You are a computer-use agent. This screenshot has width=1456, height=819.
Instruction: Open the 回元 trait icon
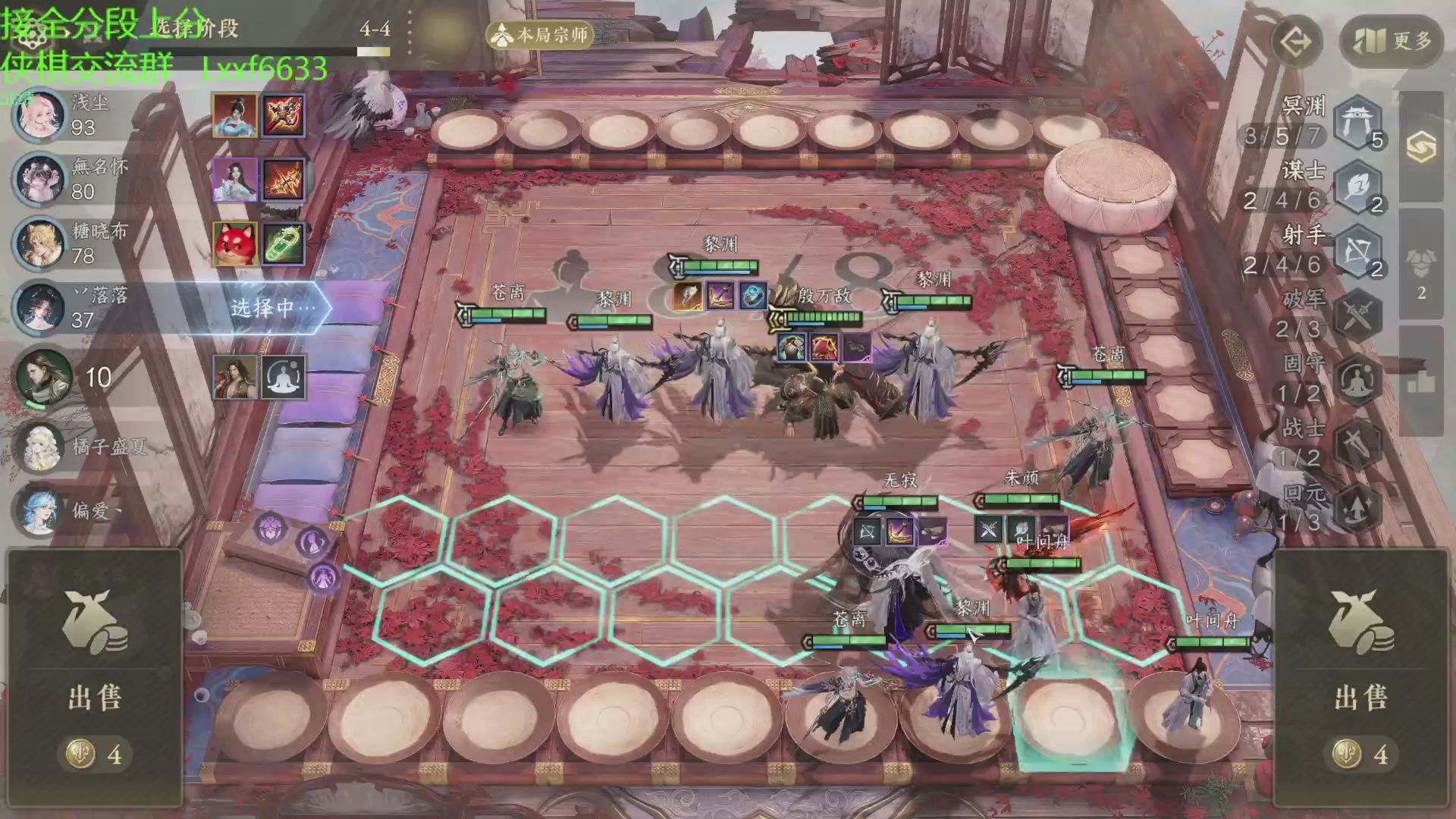[x=1357, y=508]
